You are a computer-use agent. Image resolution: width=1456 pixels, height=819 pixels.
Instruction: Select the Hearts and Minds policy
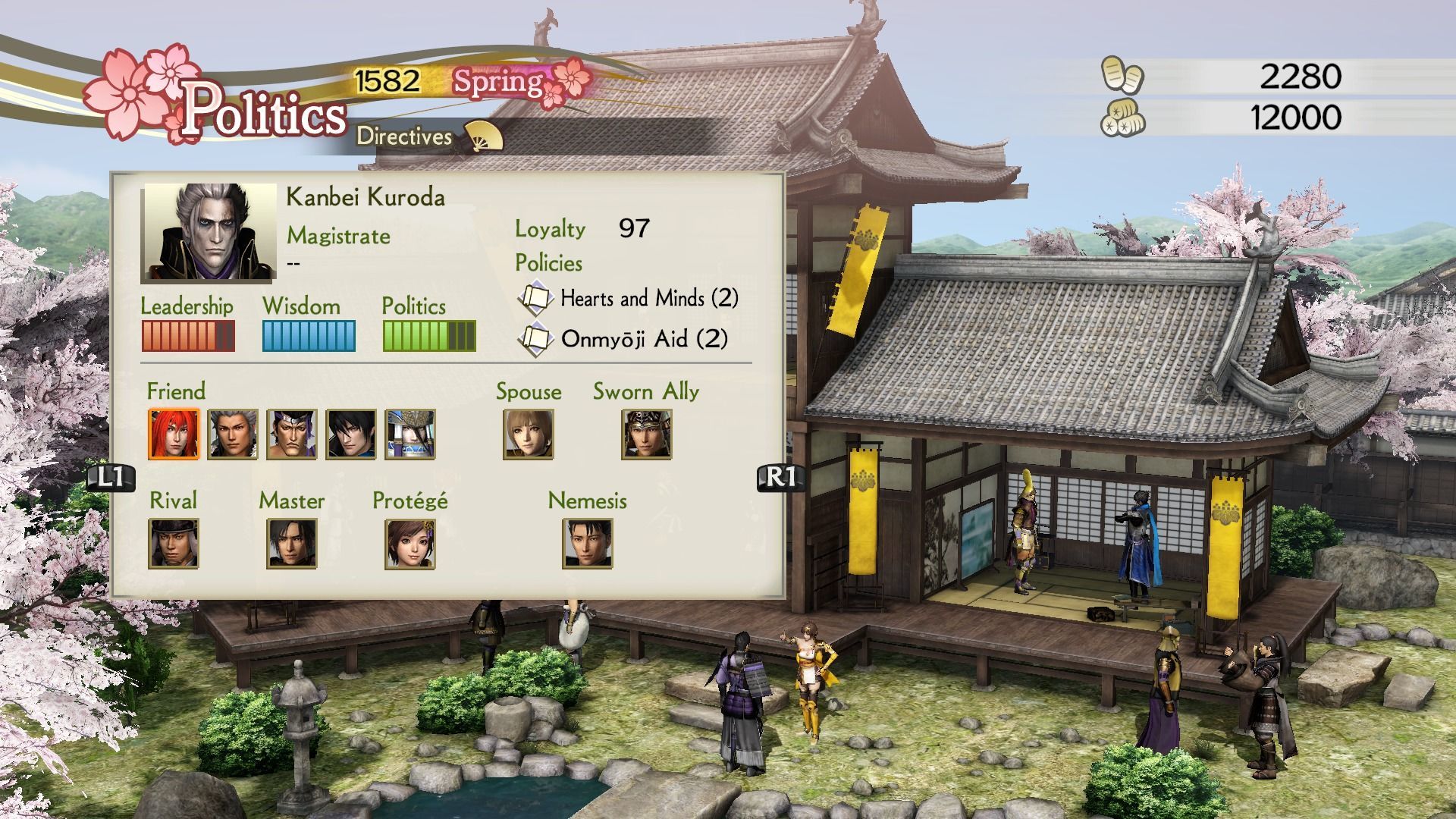click(x=648, y=298)
